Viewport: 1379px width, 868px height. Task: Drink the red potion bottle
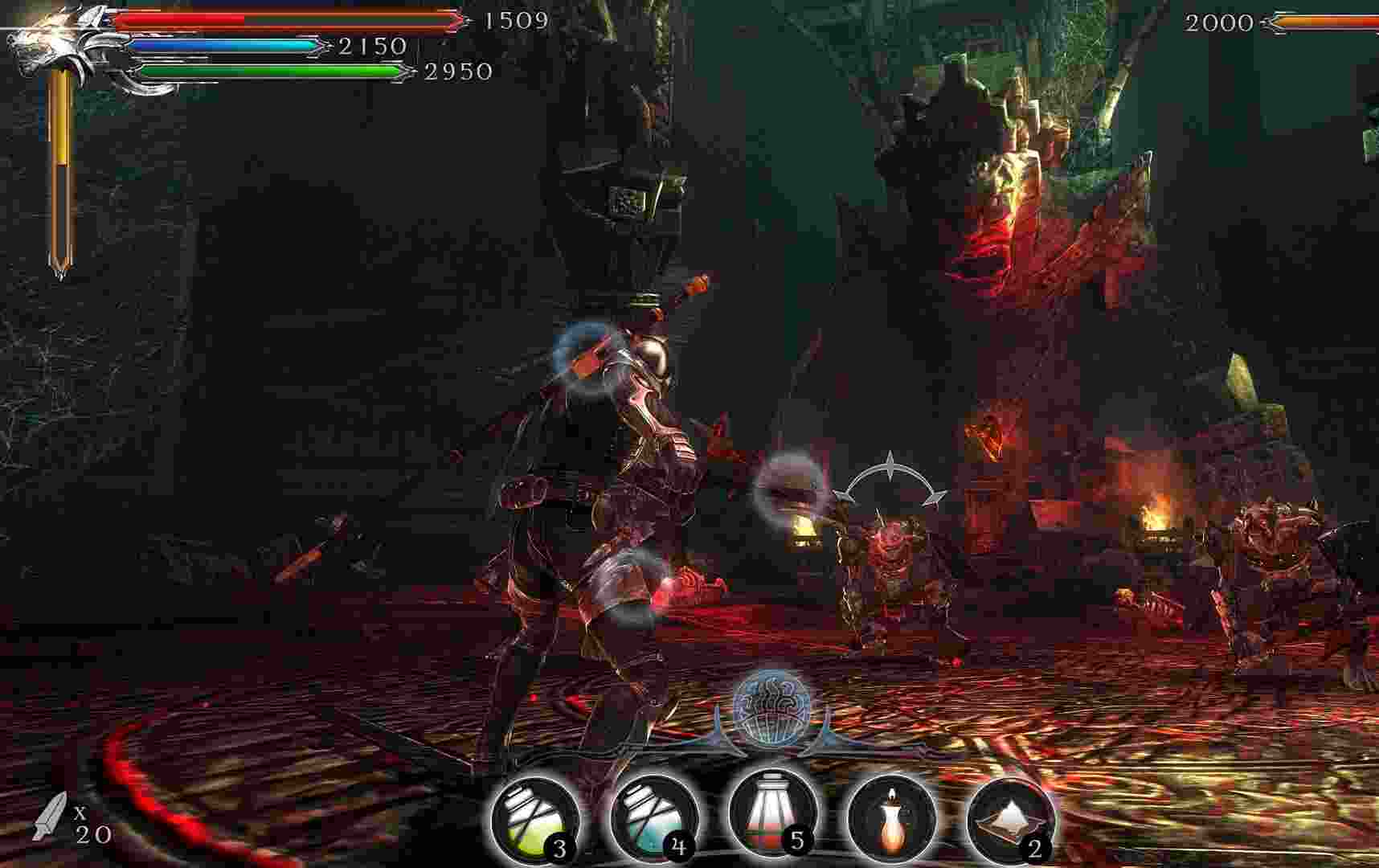pyautogui.click(x=771, y=816)
